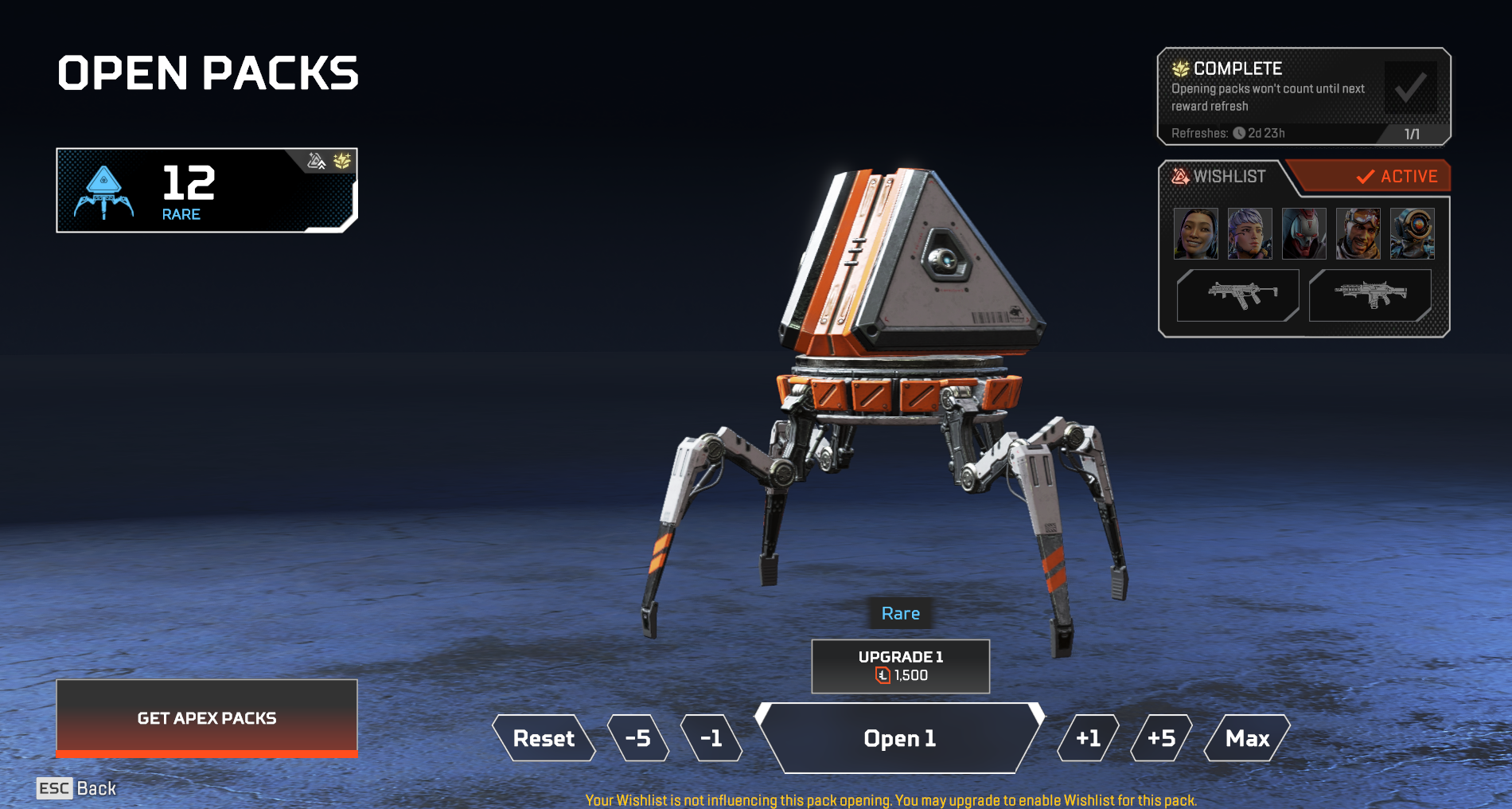The image size is (1512, 809).
Task: Click the Reset quantity button
Action: [x=544, y=738]
